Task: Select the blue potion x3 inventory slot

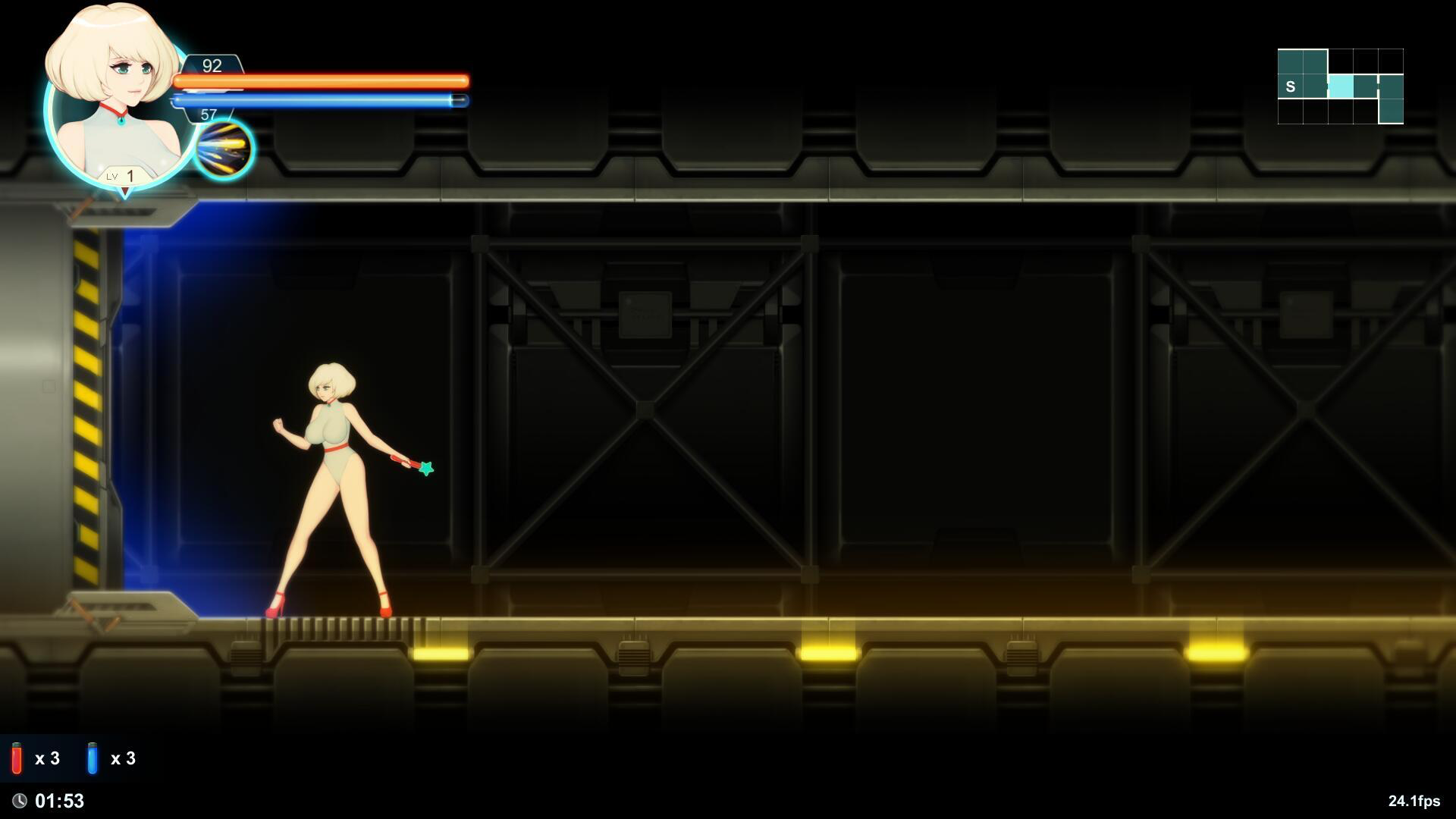Action: click(x=110, y=758)
